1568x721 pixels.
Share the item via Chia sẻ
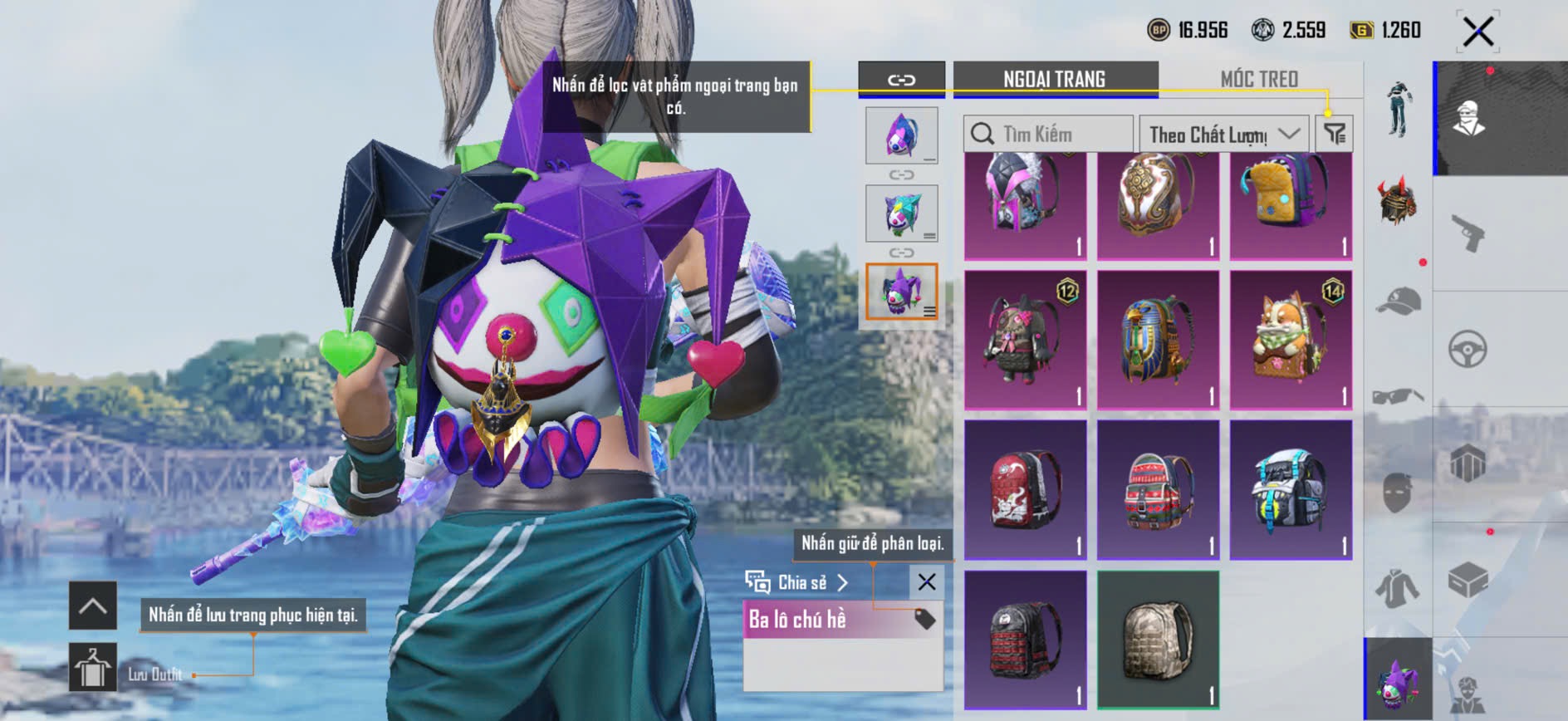[x=797, y=582]
